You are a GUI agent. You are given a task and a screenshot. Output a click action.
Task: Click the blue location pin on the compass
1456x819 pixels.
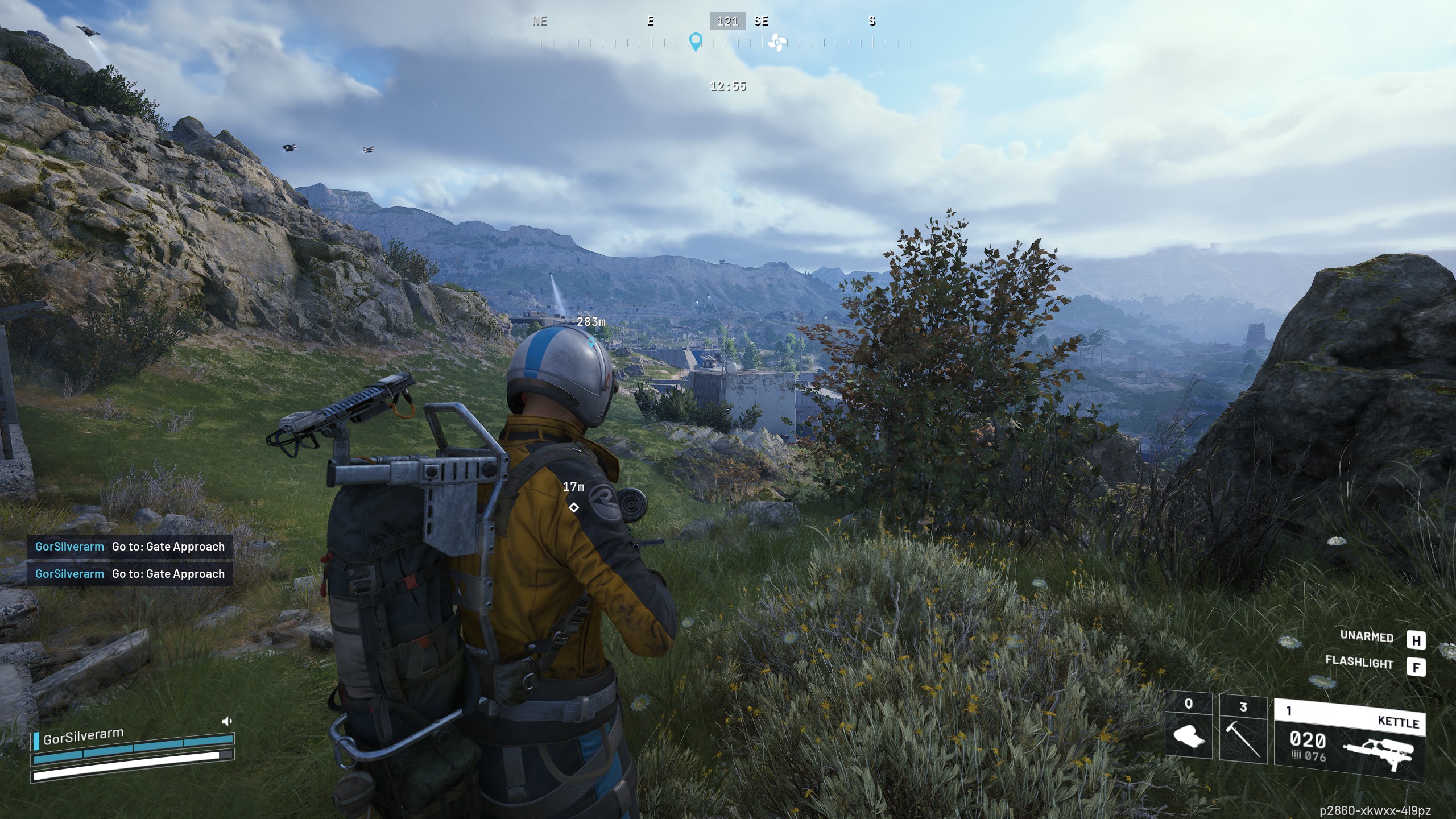695,42
